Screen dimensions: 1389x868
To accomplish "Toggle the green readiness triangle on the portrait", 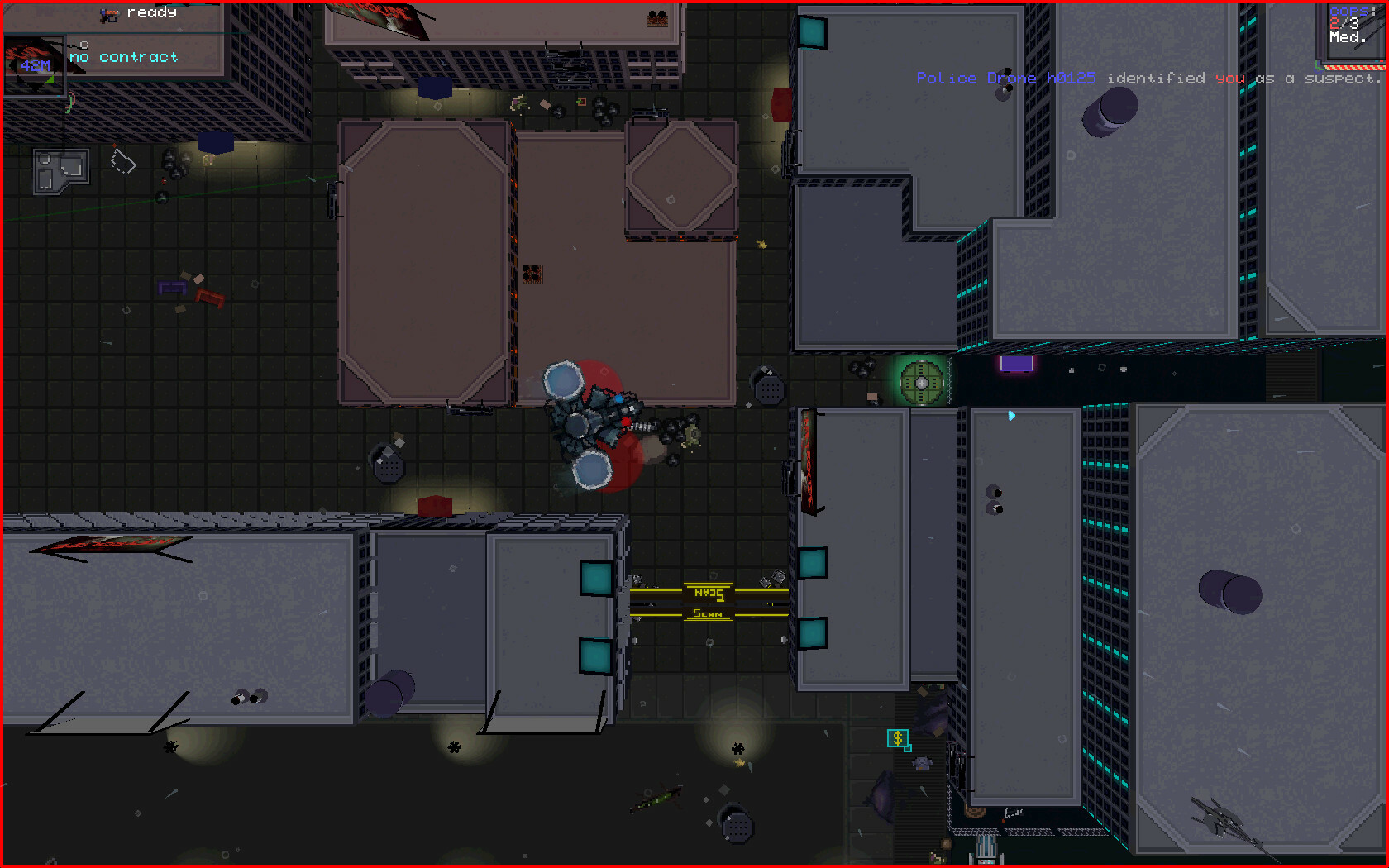I will click(50, 79).
